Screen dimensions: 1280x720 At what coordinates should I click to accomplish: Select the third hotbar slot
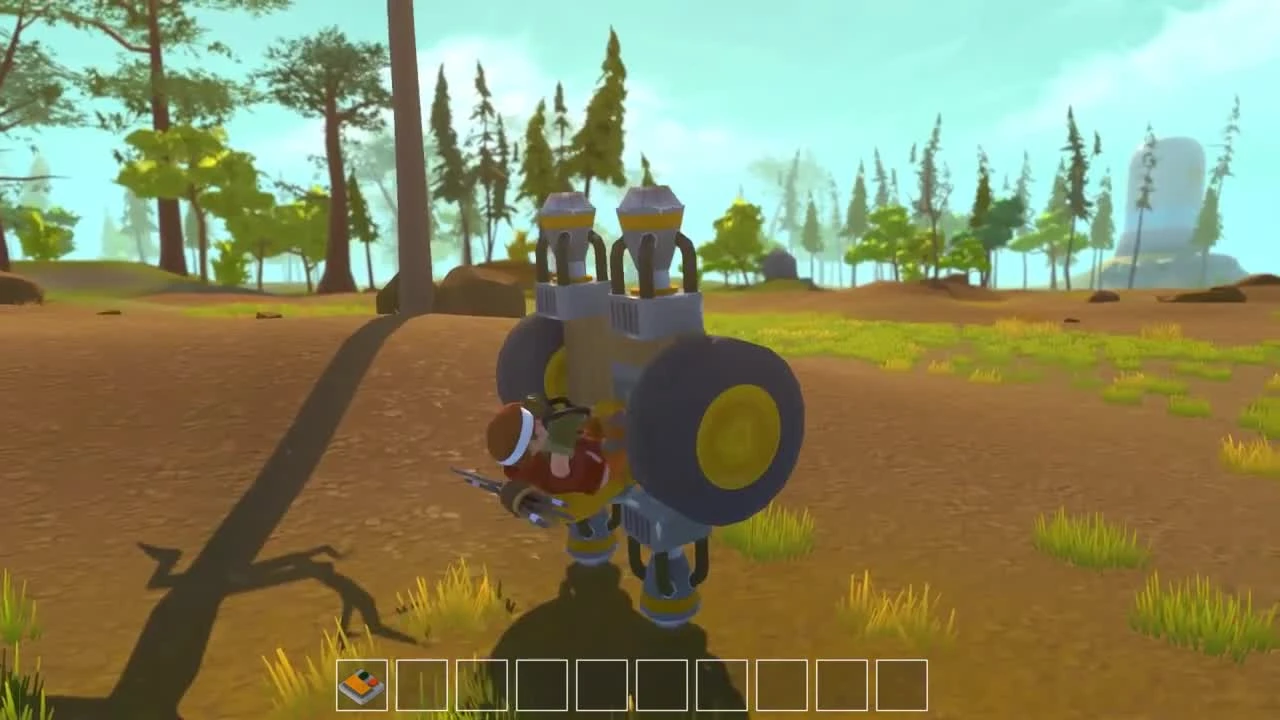point(481,686)
